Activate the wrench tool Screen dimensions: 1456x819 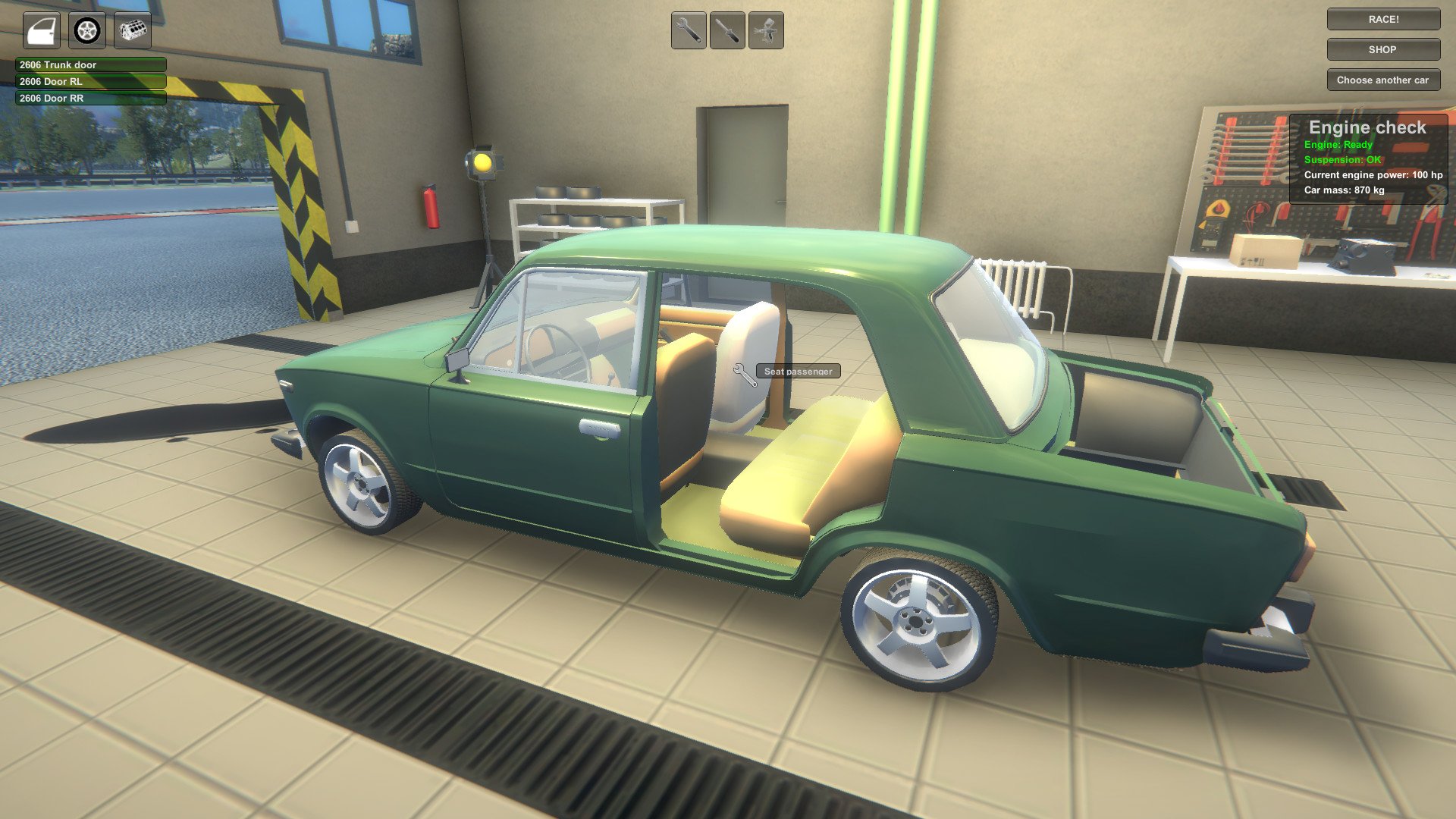click(x=689, y=31)
